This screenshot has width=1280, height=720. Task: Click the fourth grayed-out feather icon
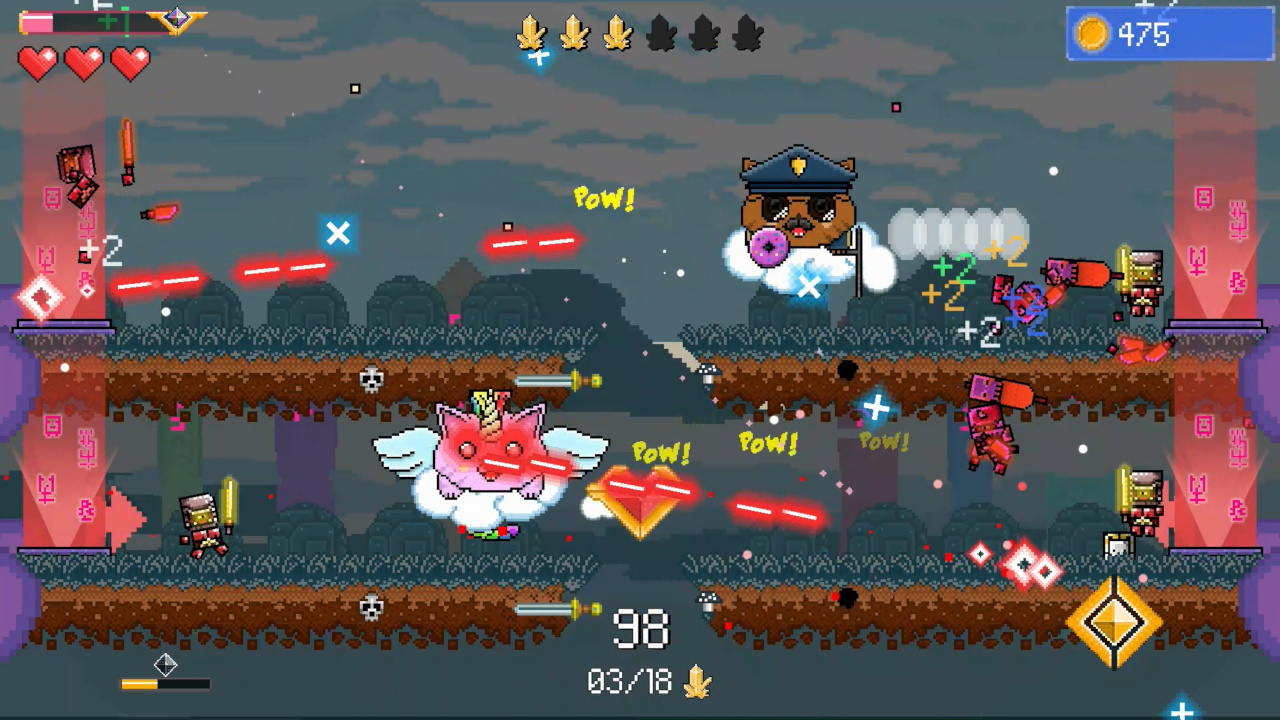(x=661, y=34)
